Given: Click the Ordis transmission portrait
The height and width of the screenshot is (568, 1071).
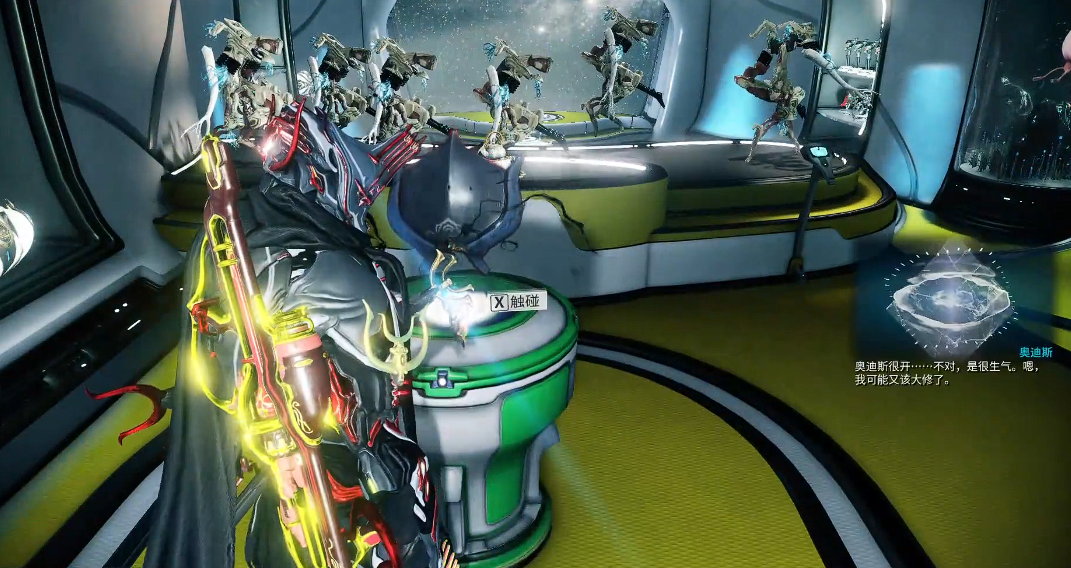Looking at the screenshot, I should tap(948, 297).
